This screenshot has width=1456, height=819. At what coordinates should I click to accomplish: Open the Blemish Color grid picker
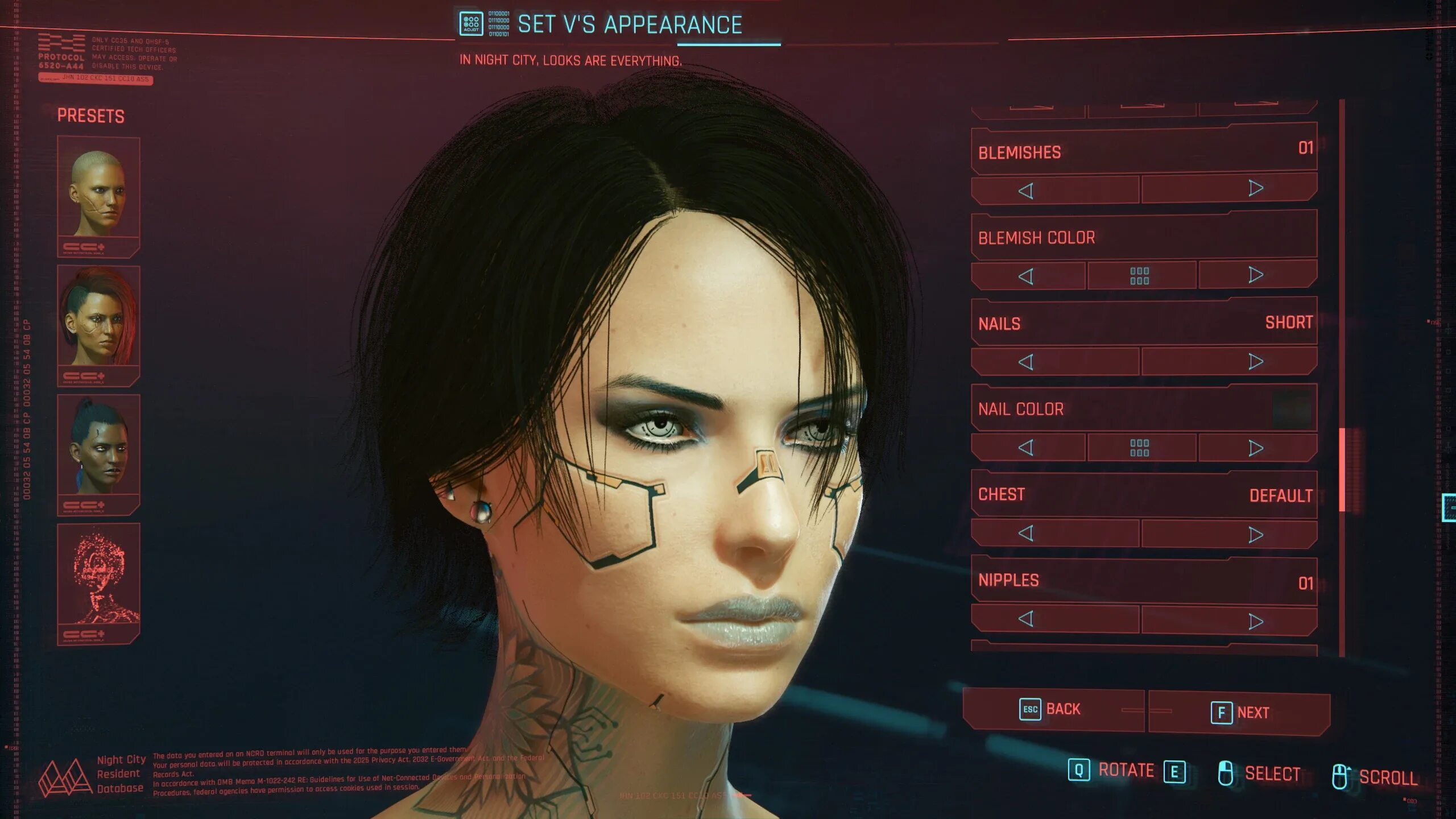1140,276
